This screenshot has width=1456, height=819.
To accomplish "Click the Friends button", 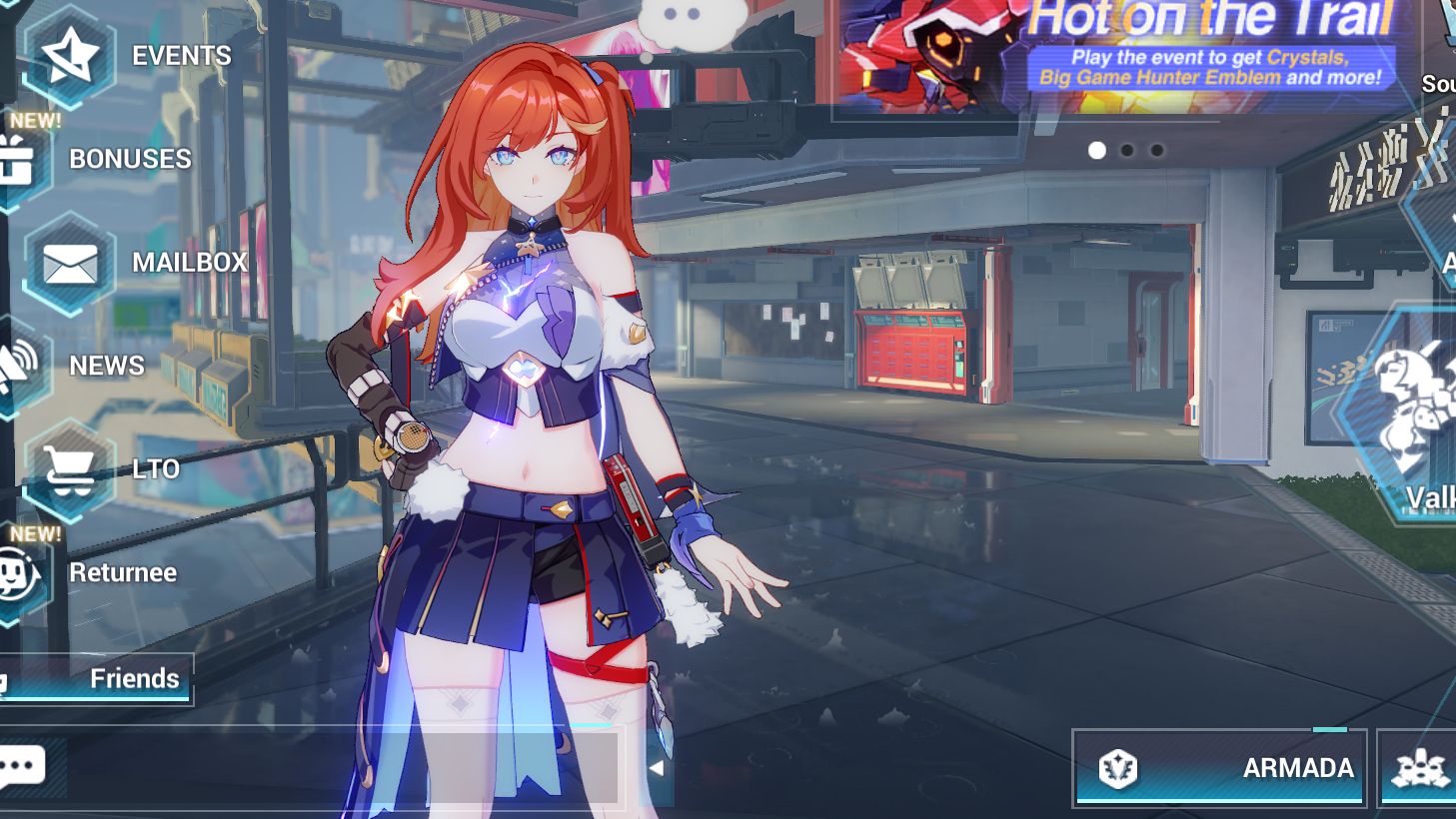I will coord(133,678).
